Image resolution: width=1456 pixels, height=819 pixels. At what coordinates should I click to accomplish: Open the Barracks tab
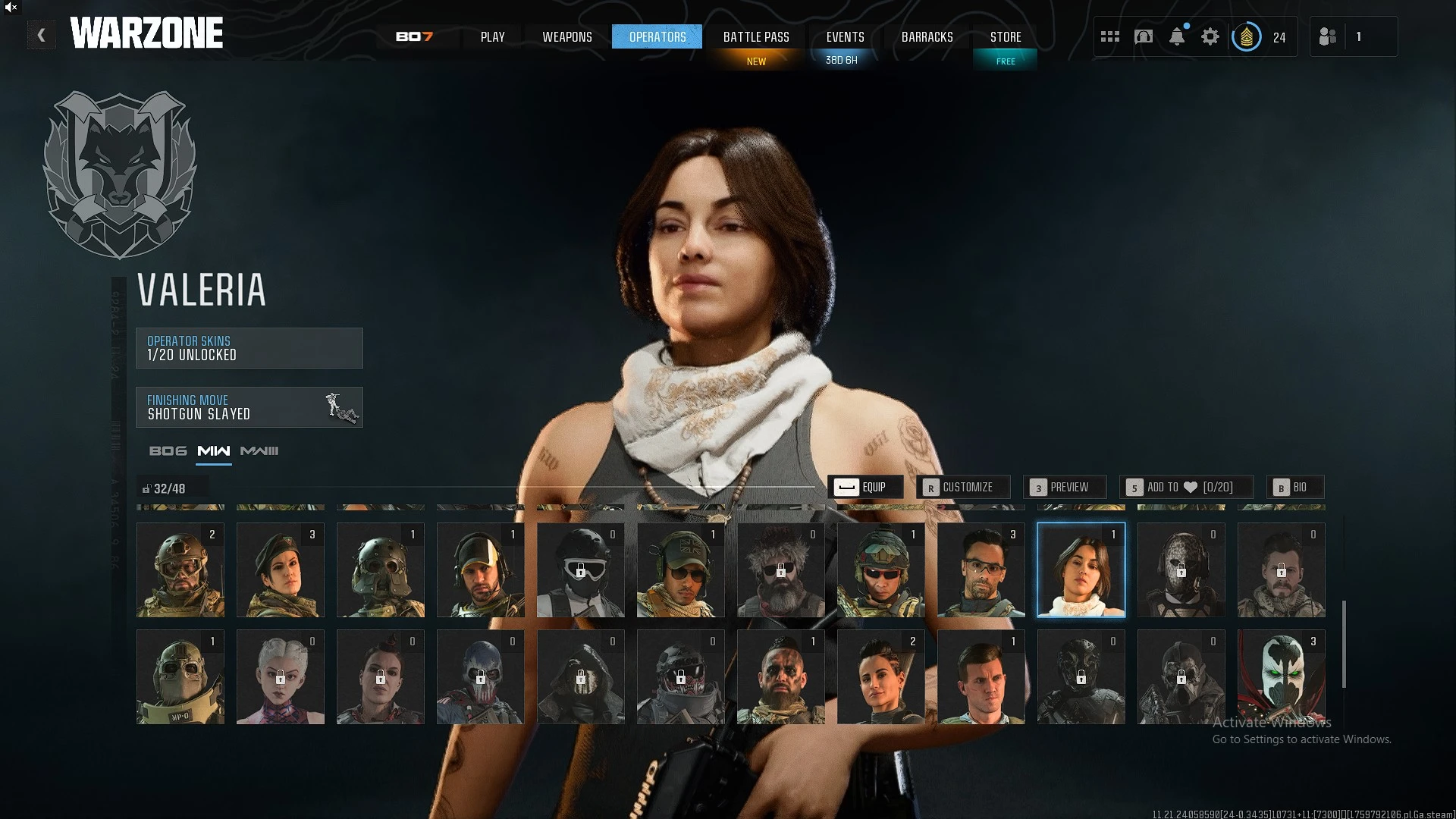coord(927,37)
